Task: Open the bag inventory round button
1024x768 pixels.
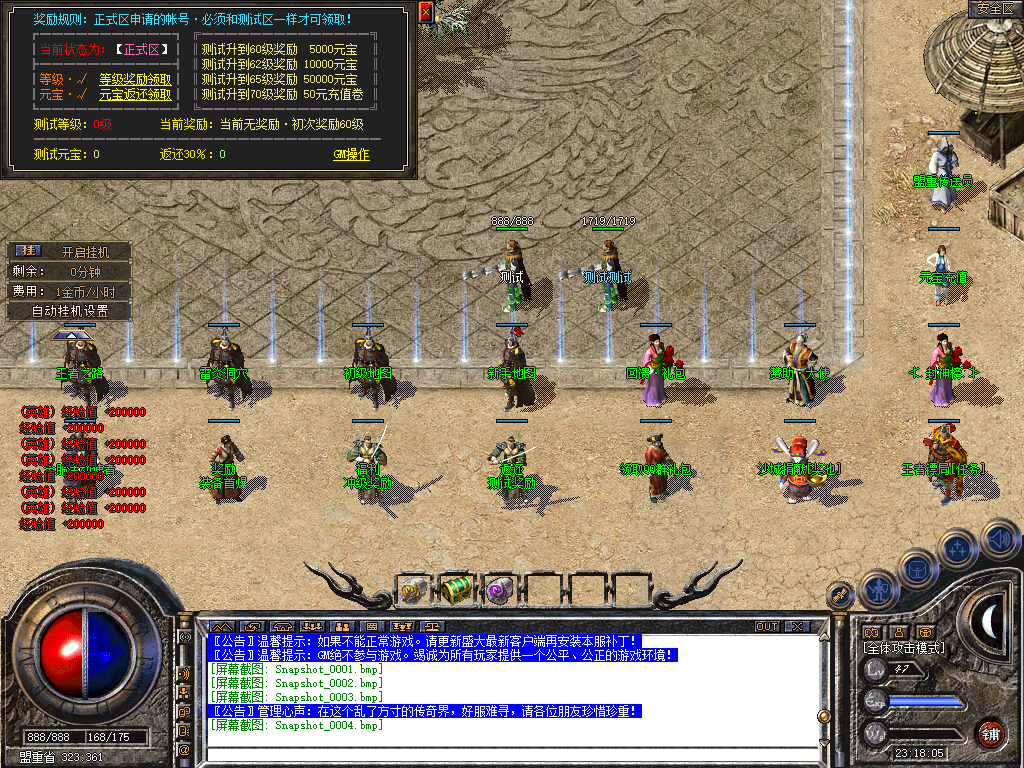Action: point(918,568)
